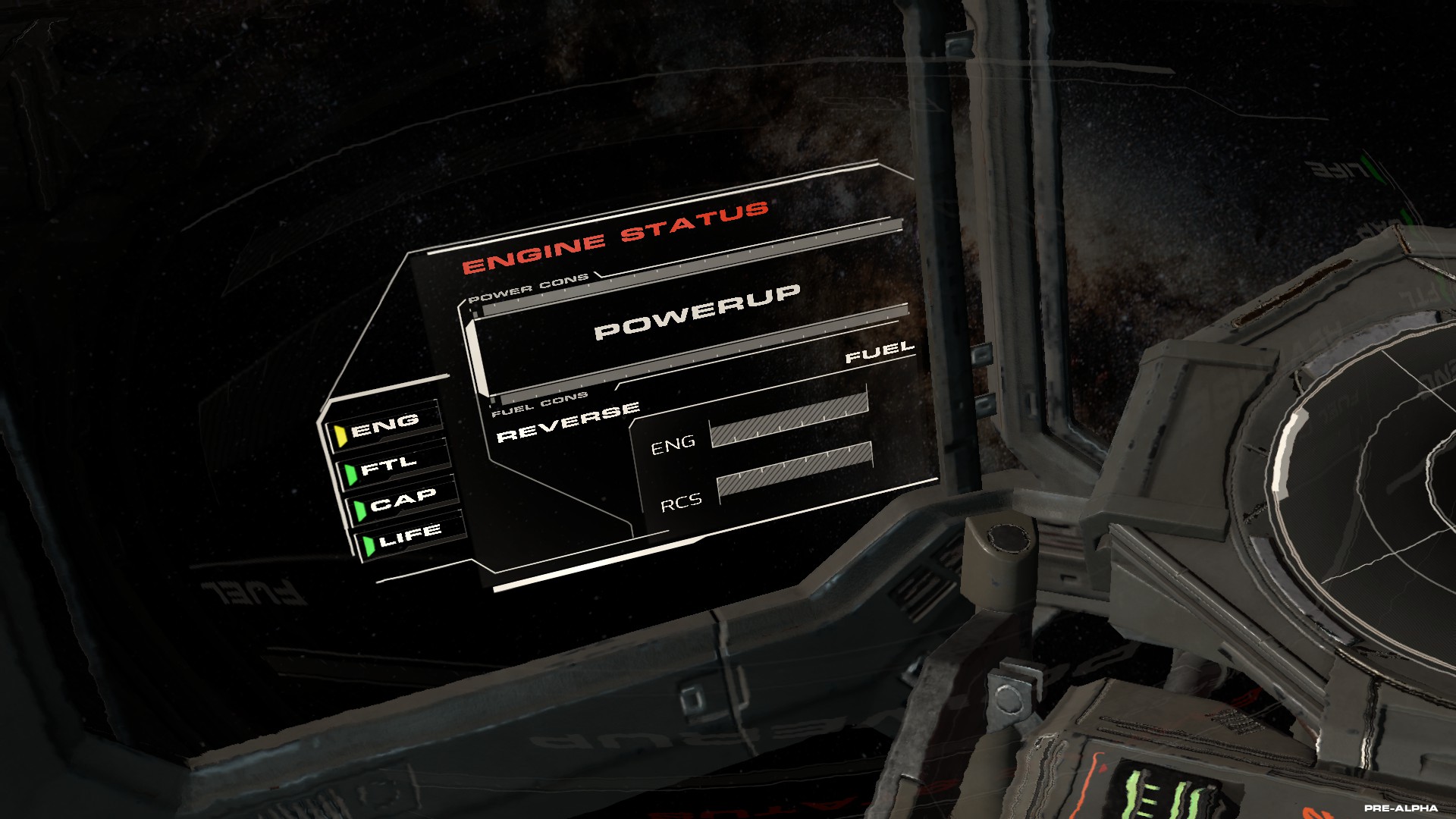Select the ENG tab
The height and width of the screenshot is (819, 1456).
(x=384, y=426)
